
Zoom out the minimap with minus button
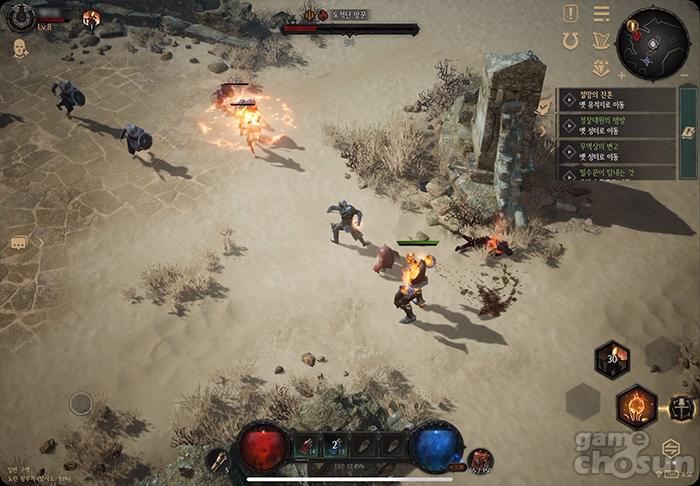[685, 75]
